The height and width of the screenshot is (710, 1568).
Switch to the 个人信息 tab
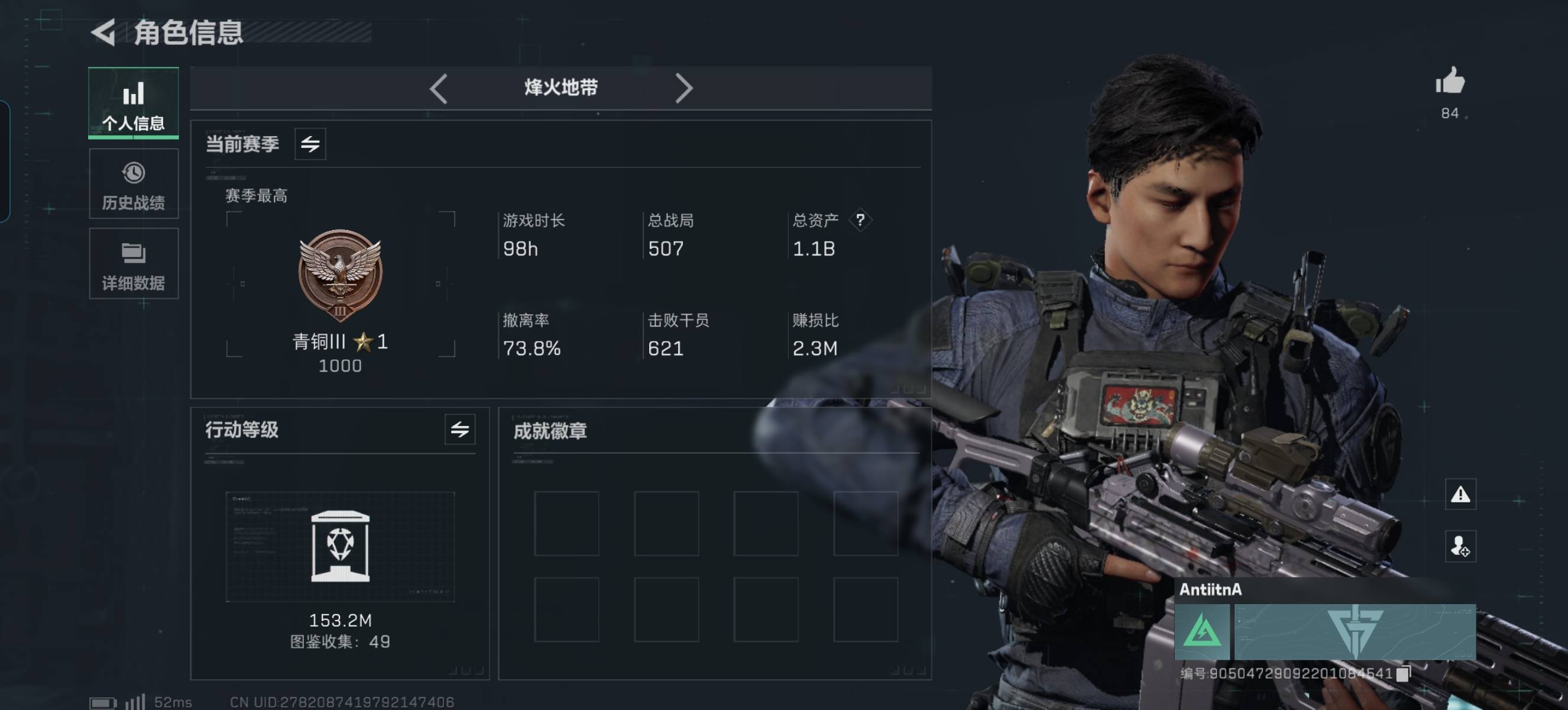point(133,103)
